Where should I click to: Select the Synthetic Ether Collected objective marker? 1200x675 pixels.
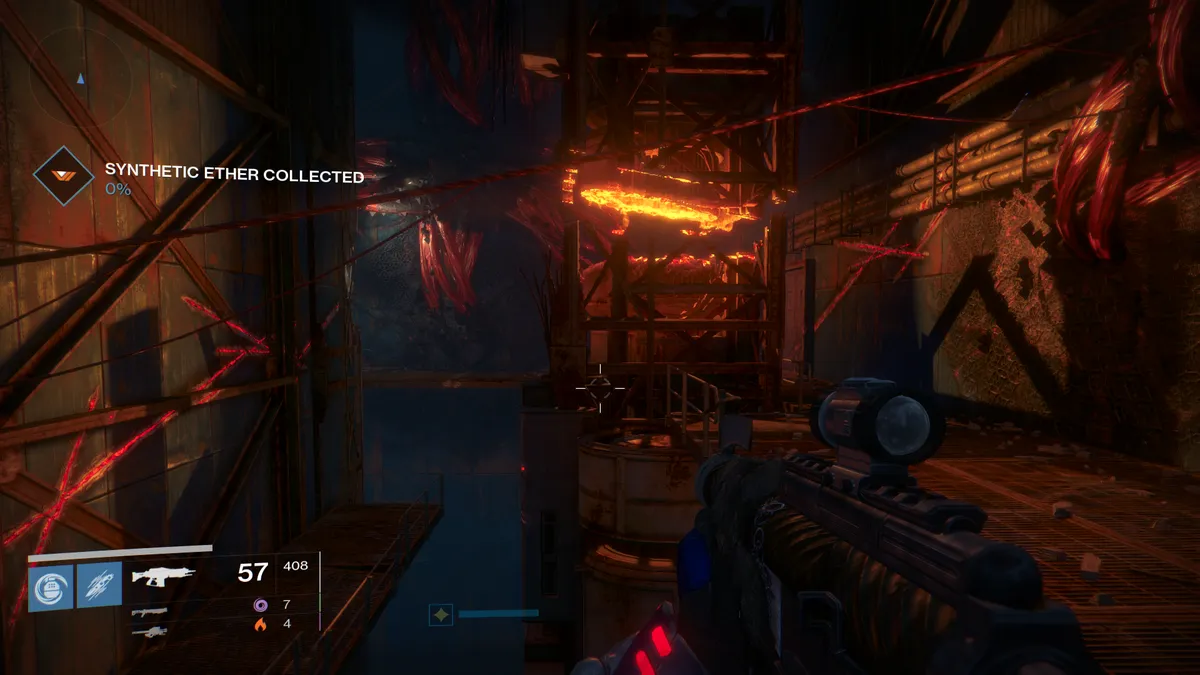[63, 176]
